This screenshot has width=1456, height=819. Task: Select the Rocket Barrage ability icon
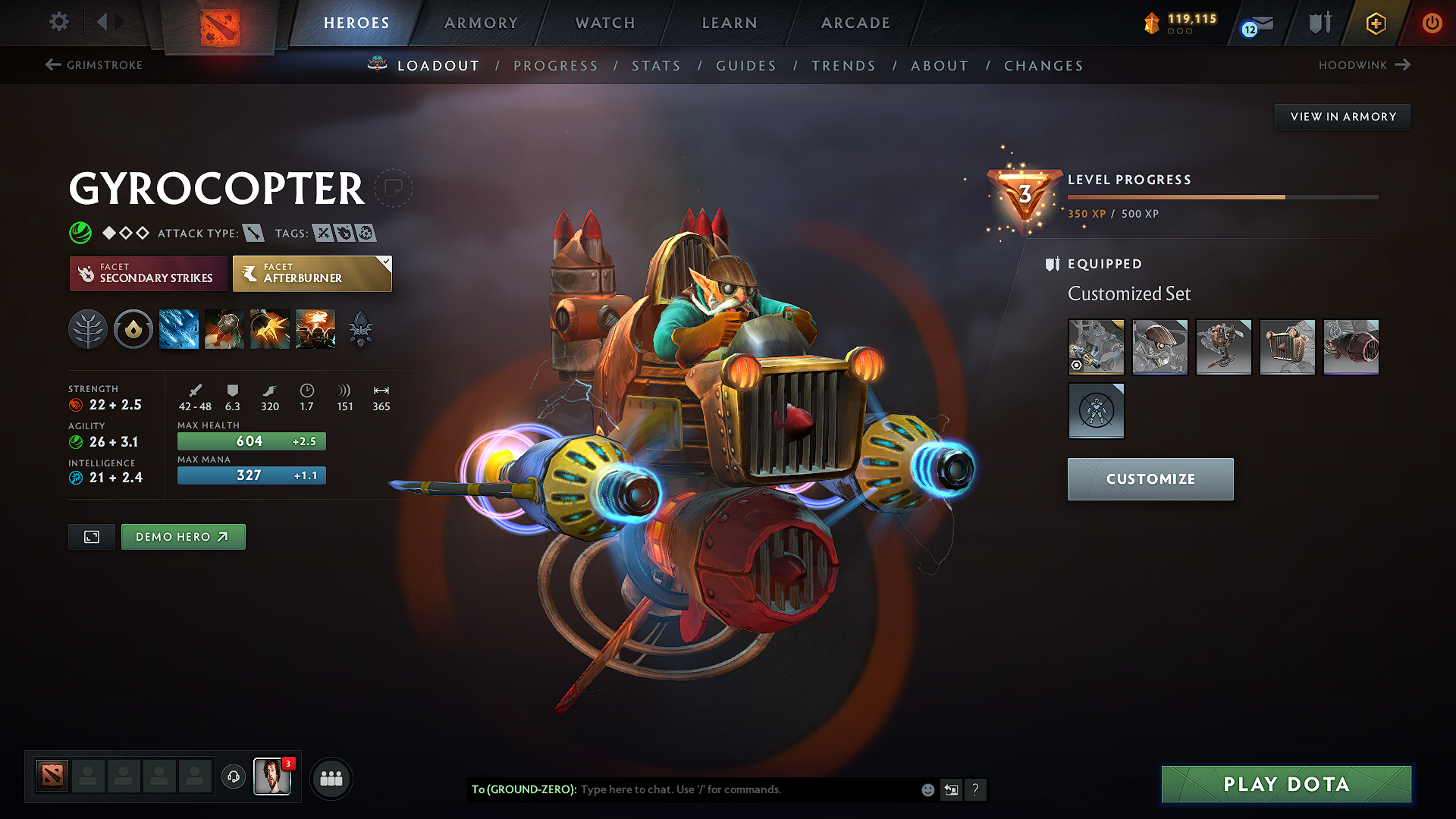pos(178,328)
